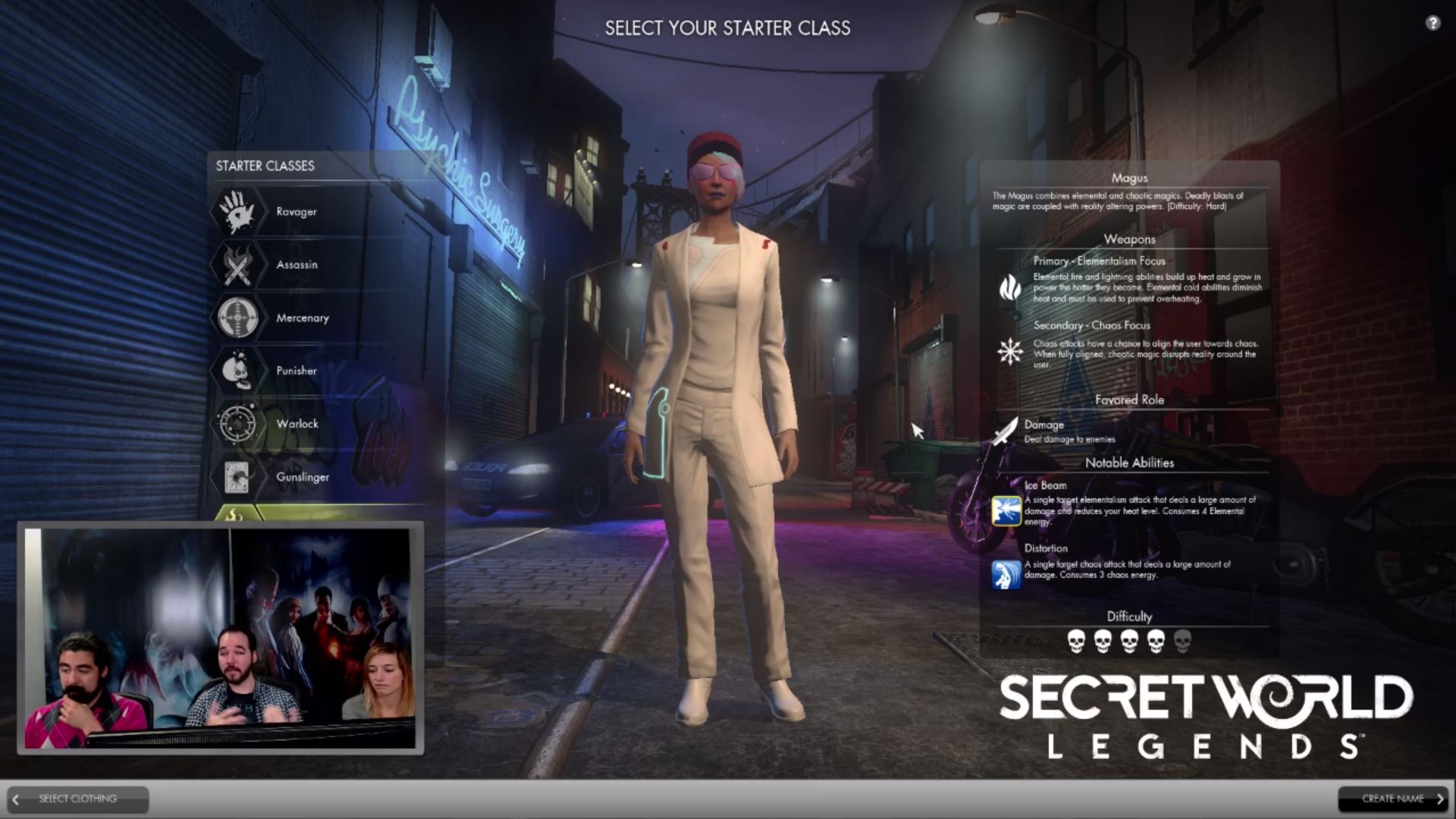Click the streamer webcam overlay
1456x819 pixels.
[x=220, y=638]
